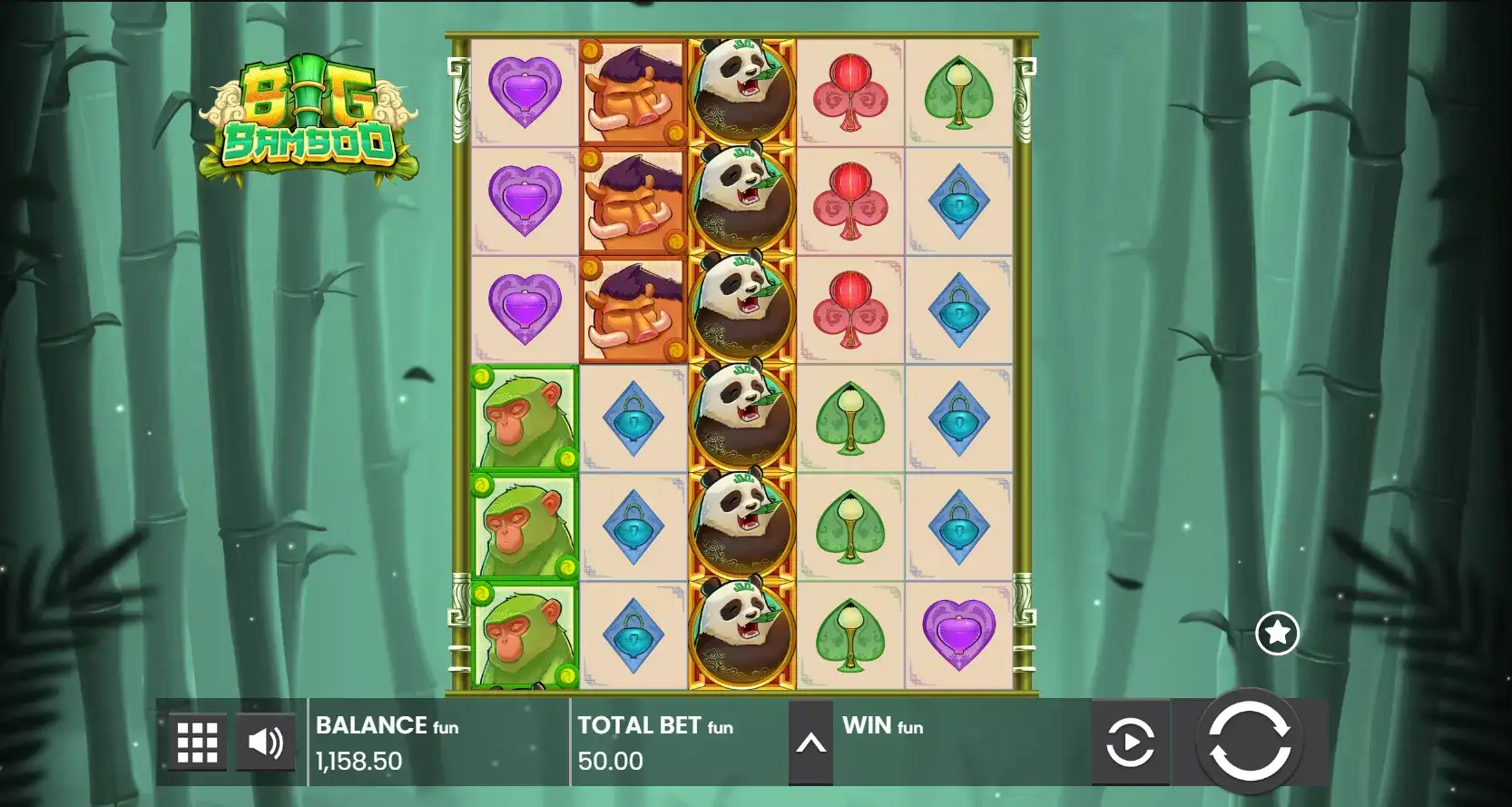Mute the game audio with the speaker toggle
Image resolution: width=1512 pixels, height=807 pixels.
coord(263,741)
